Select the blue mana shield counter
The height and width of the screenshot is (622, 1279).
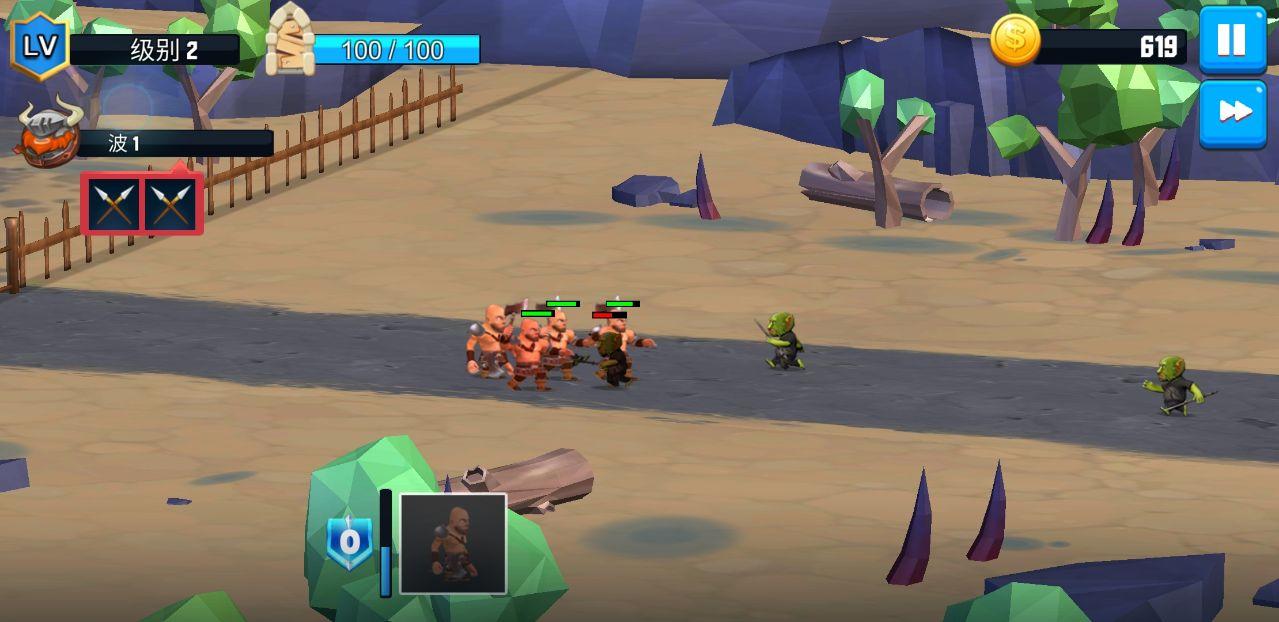[349, 543]
